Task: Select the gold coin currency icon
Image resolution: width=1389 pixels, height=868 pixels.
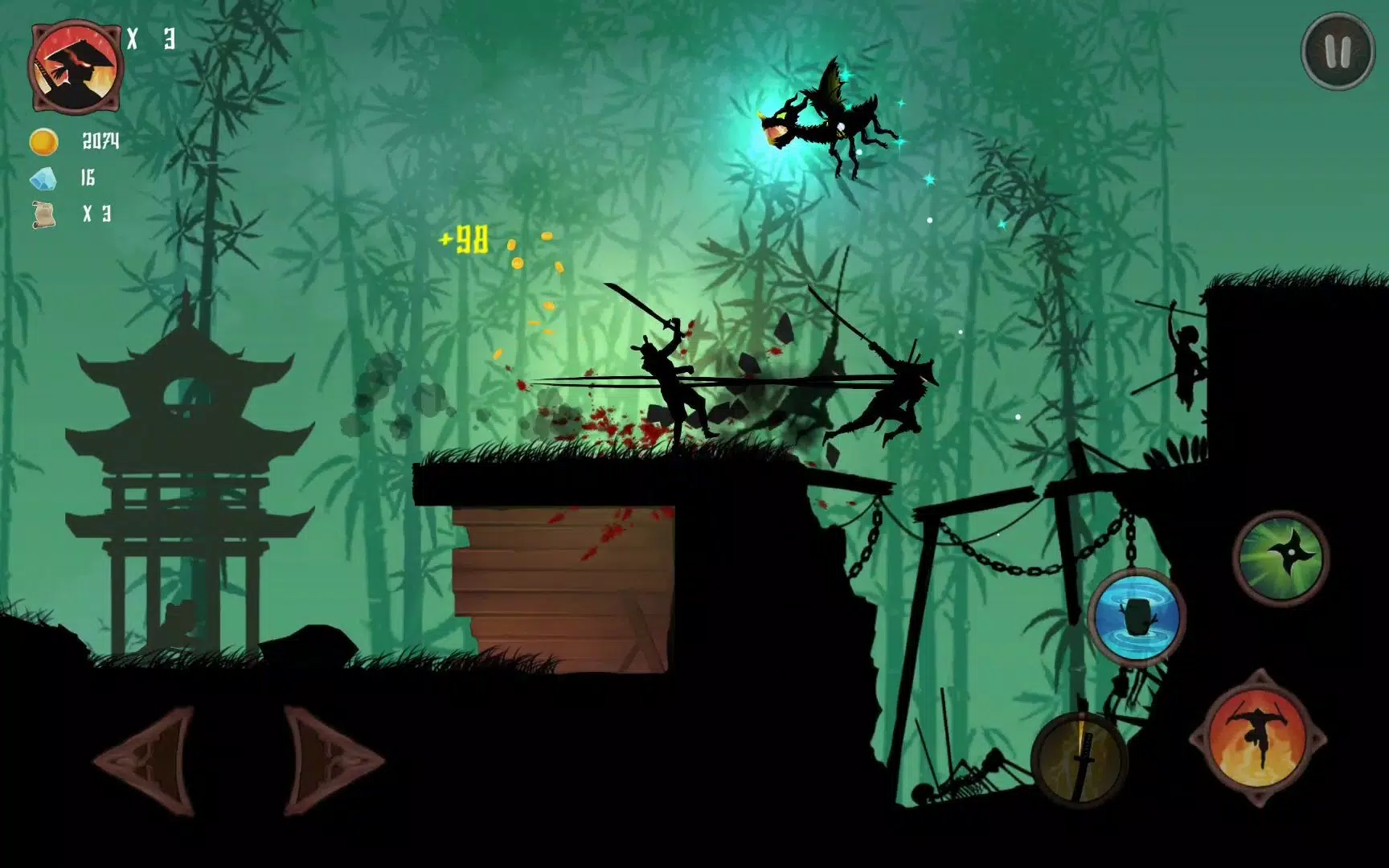Action: 44,143
